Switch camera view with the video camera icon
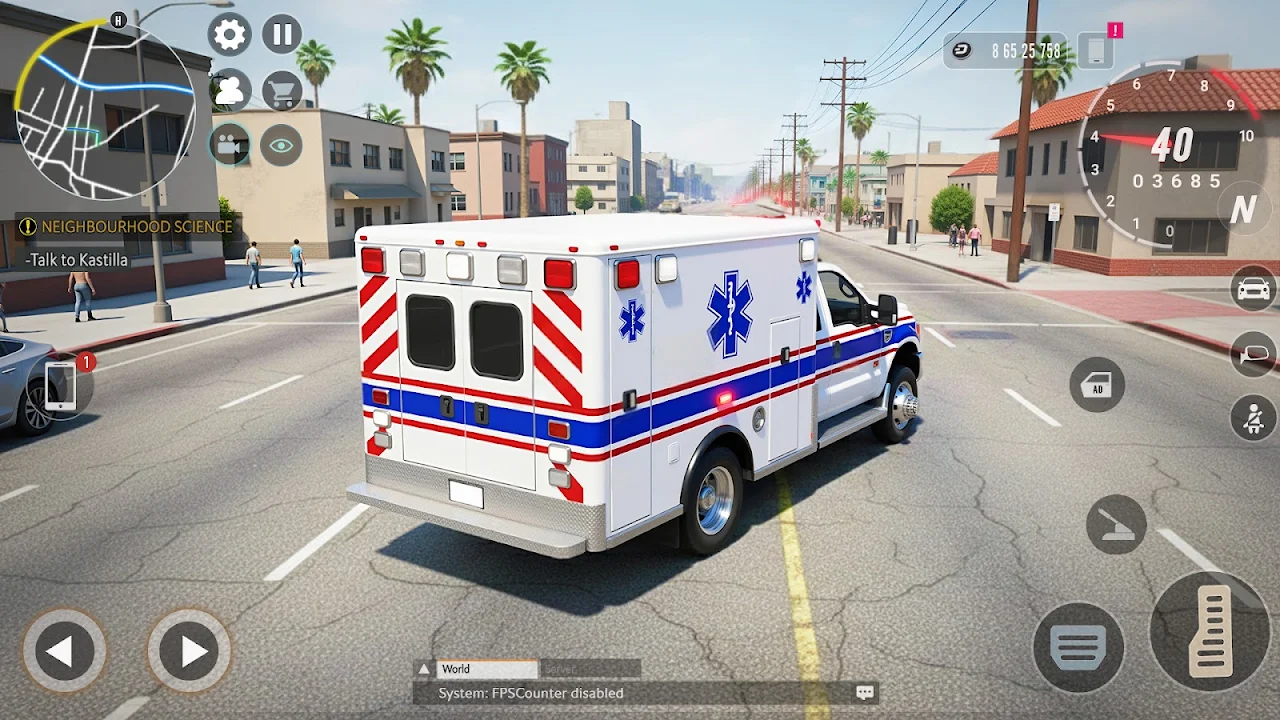The image size is (1280, 720). pyautogui.click(x=229, y=146)
